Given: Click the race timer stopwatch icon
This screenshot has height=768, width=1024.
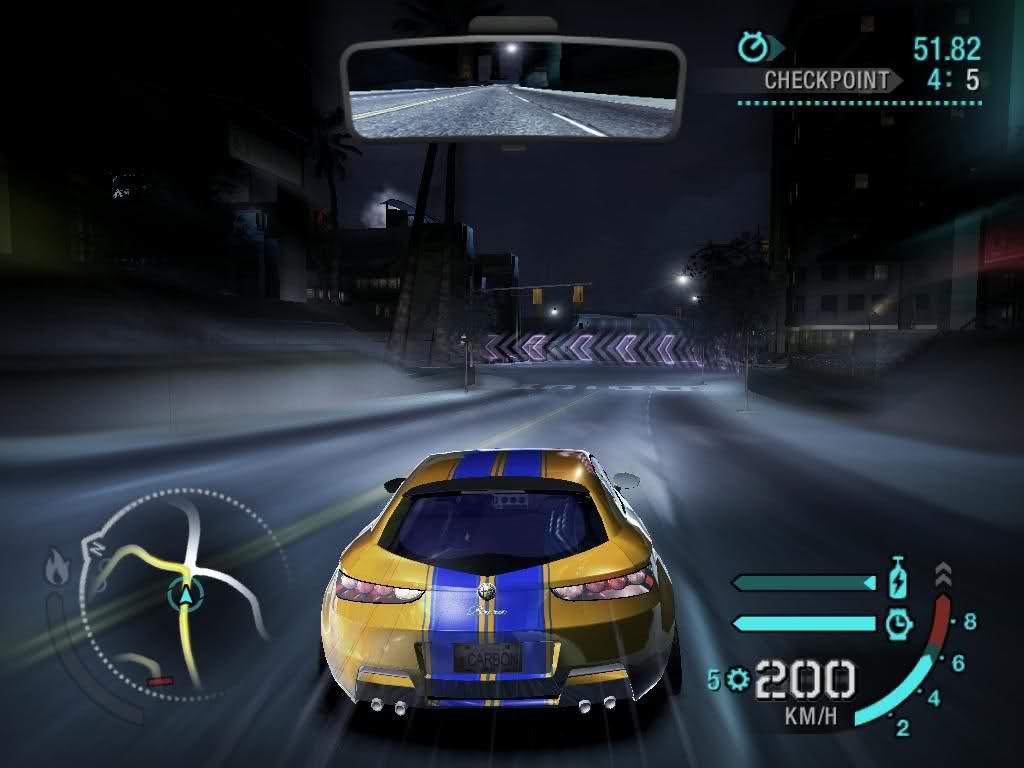Looking at the screenshot, I should (751, 46).
